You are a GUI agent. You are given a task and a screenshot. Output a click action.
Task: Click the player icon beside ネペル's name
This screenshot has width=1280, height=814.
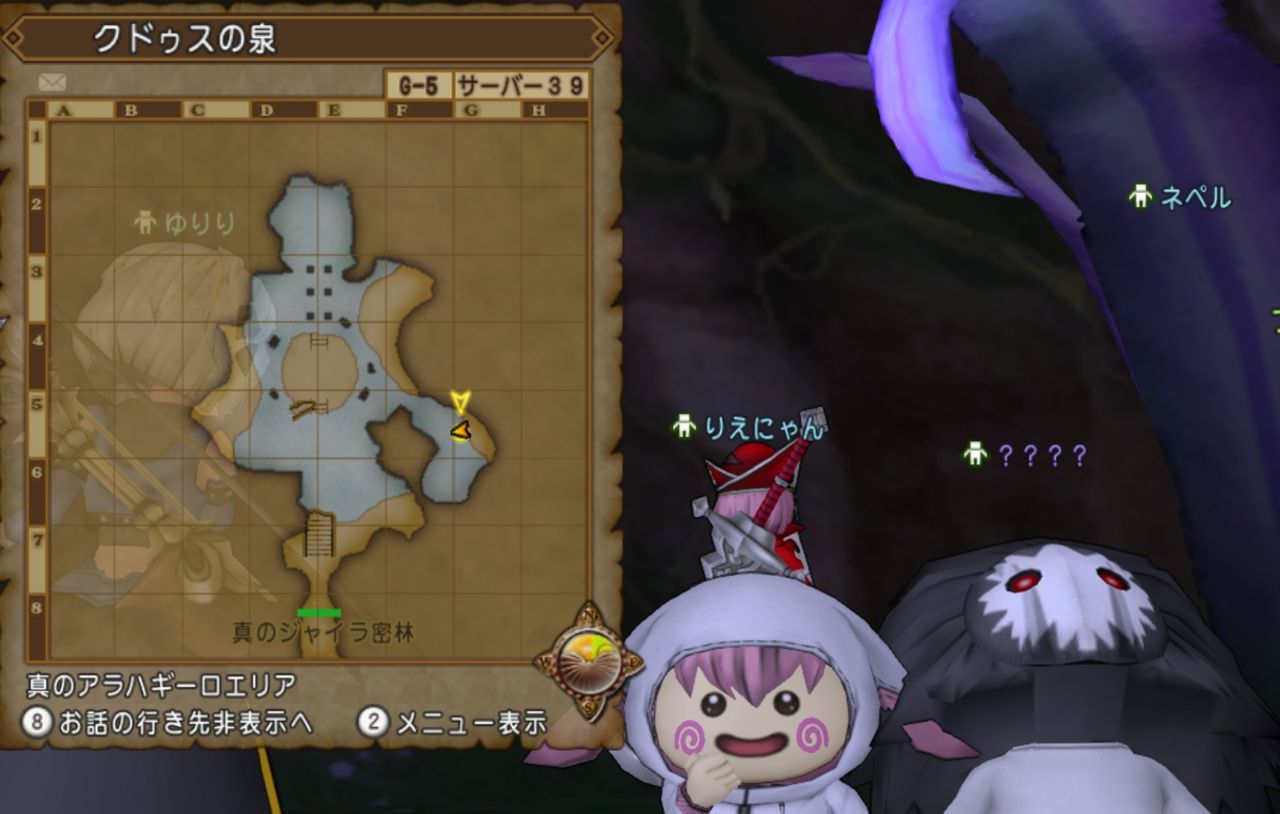1140,198
